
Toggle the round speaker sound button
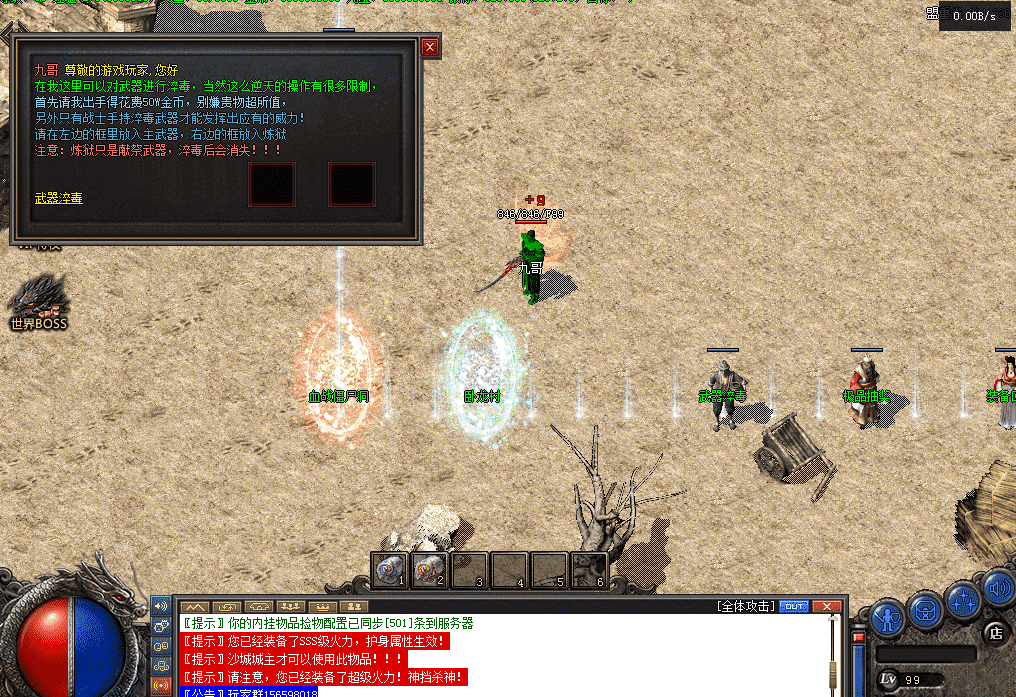999,588
